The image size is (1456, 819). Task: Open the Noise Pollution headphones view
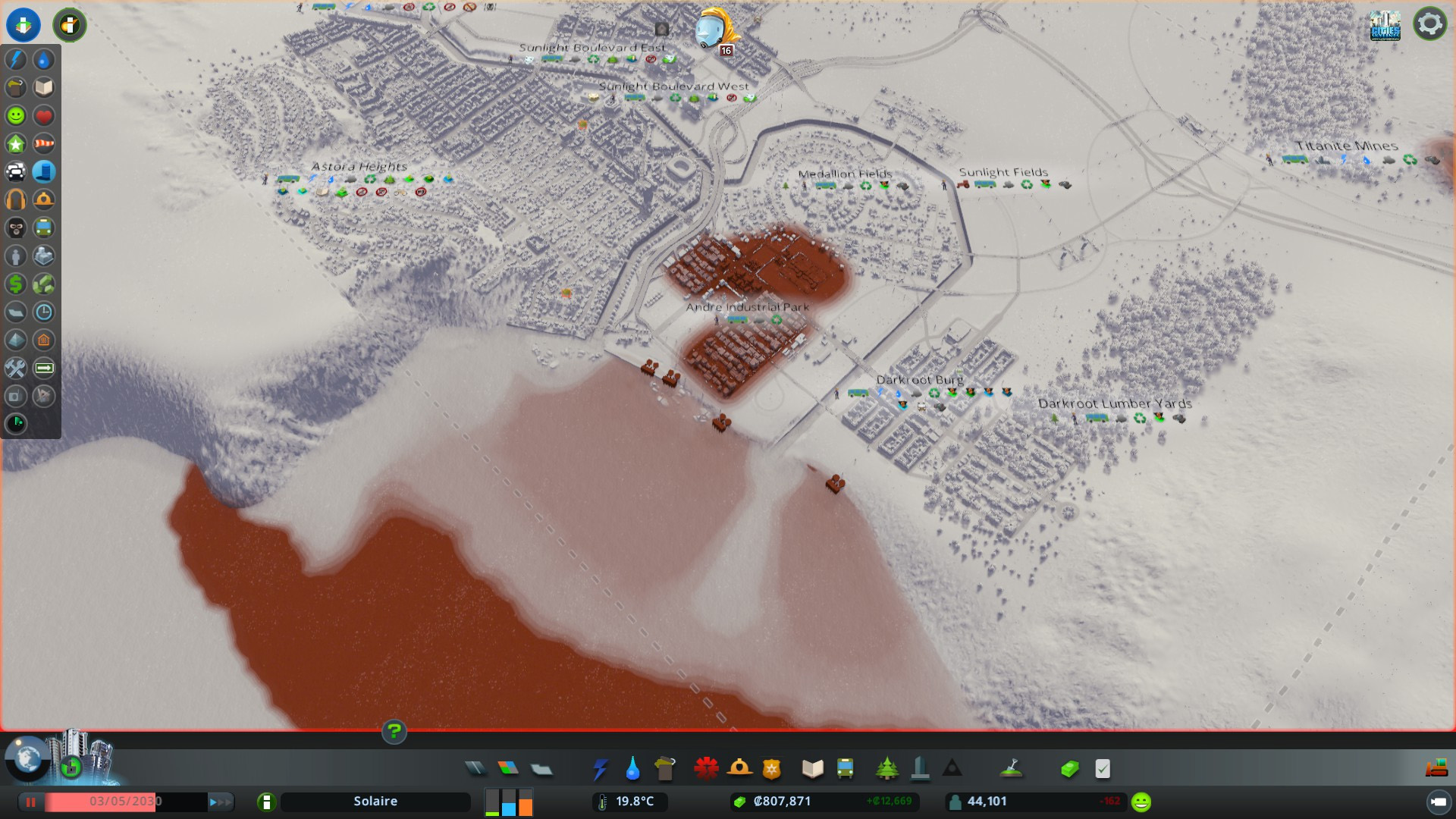coord(16,199)
